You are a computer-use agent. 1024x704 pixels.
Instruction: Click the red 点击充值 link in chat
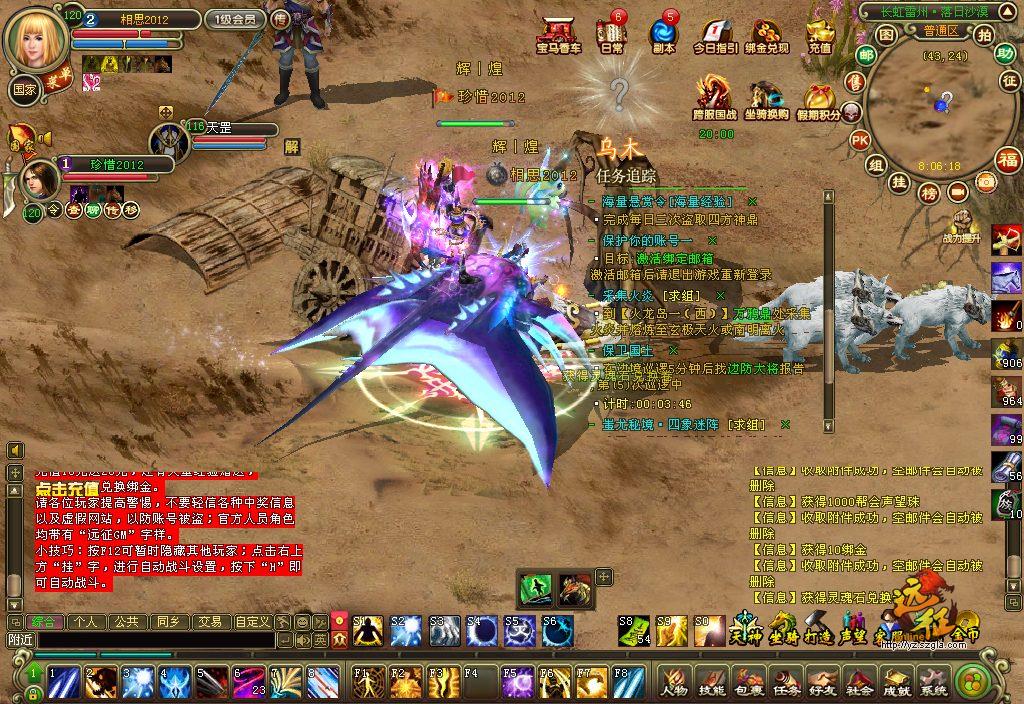tap(67, 488)
